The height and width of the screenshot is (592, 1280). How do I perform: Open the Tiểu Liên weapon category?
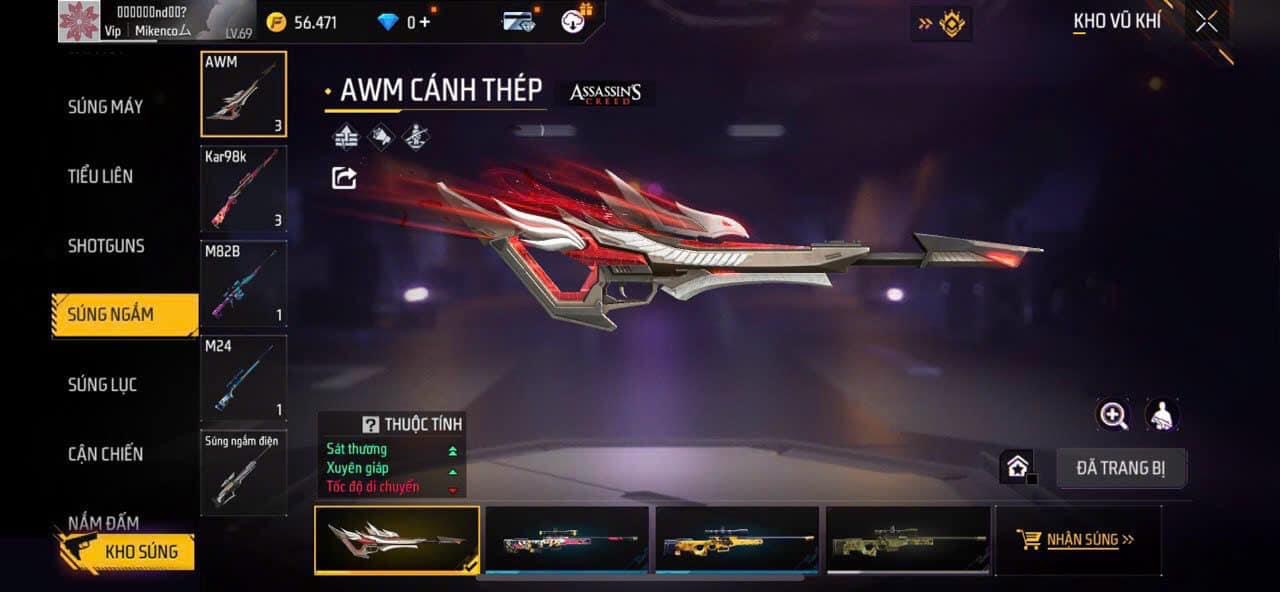[100, 176]
